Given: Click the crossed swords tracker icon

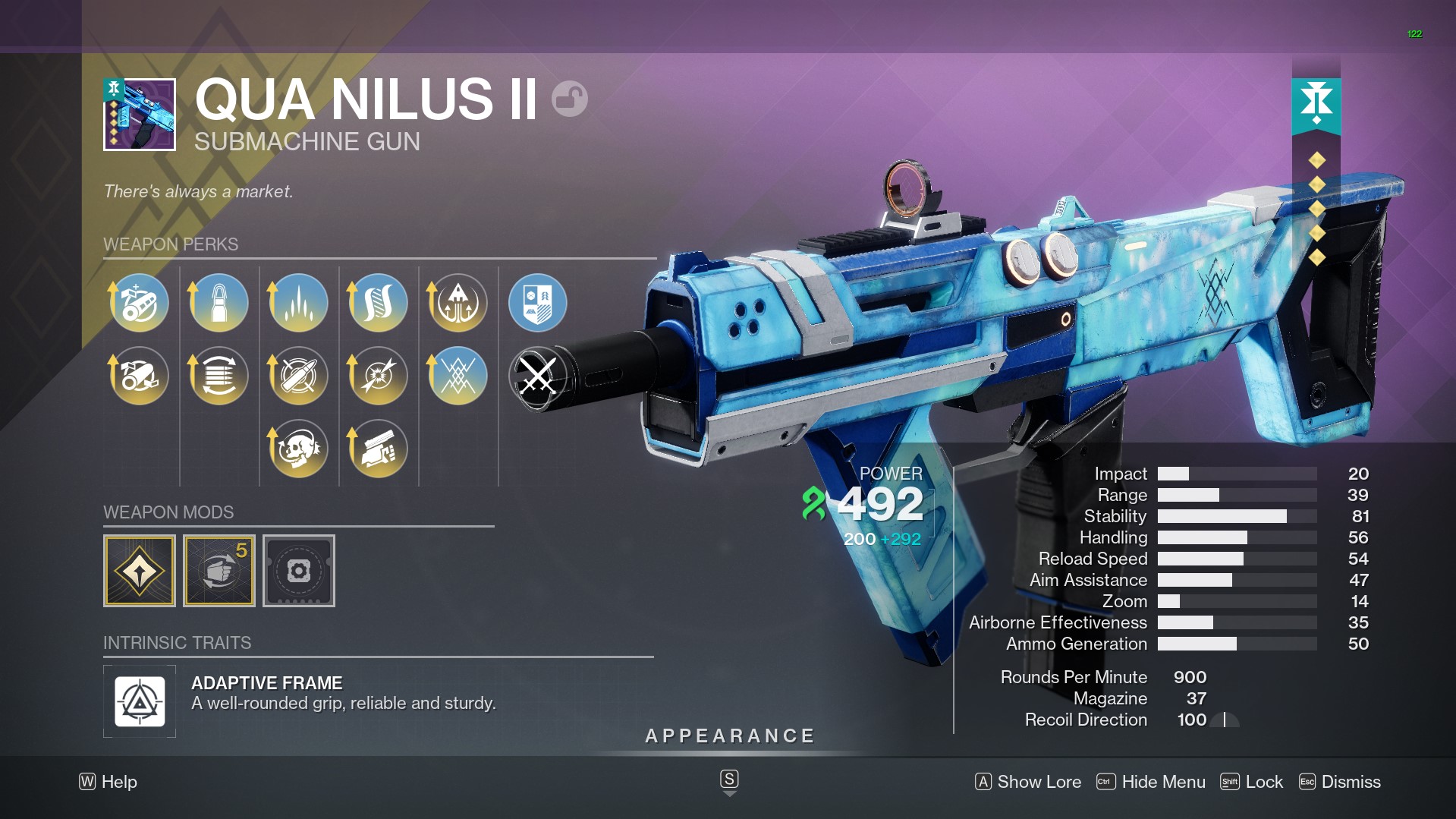Looking at the screenshot, I should (537, 376).
